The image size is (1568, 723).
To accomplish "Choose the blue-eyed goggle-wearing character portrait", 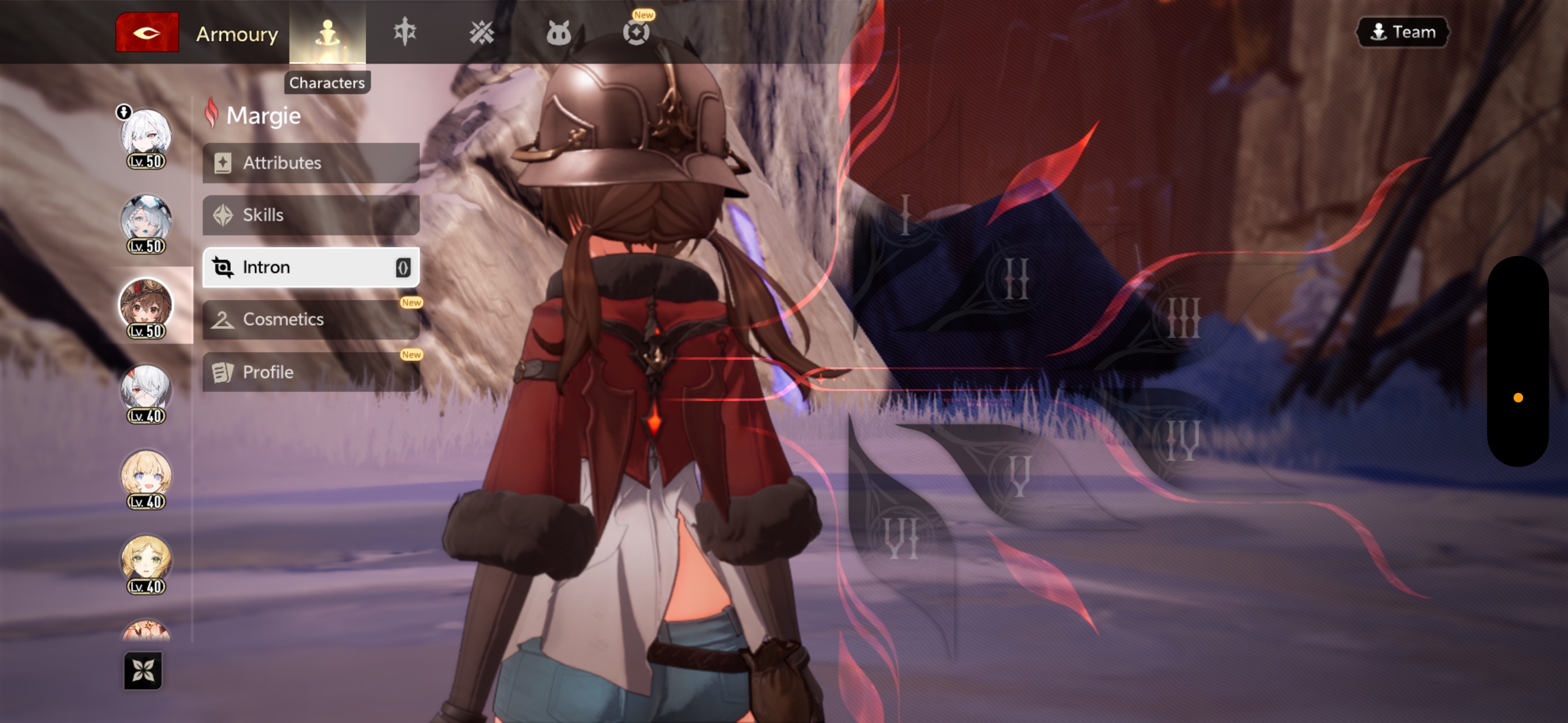I will point(146,220).
